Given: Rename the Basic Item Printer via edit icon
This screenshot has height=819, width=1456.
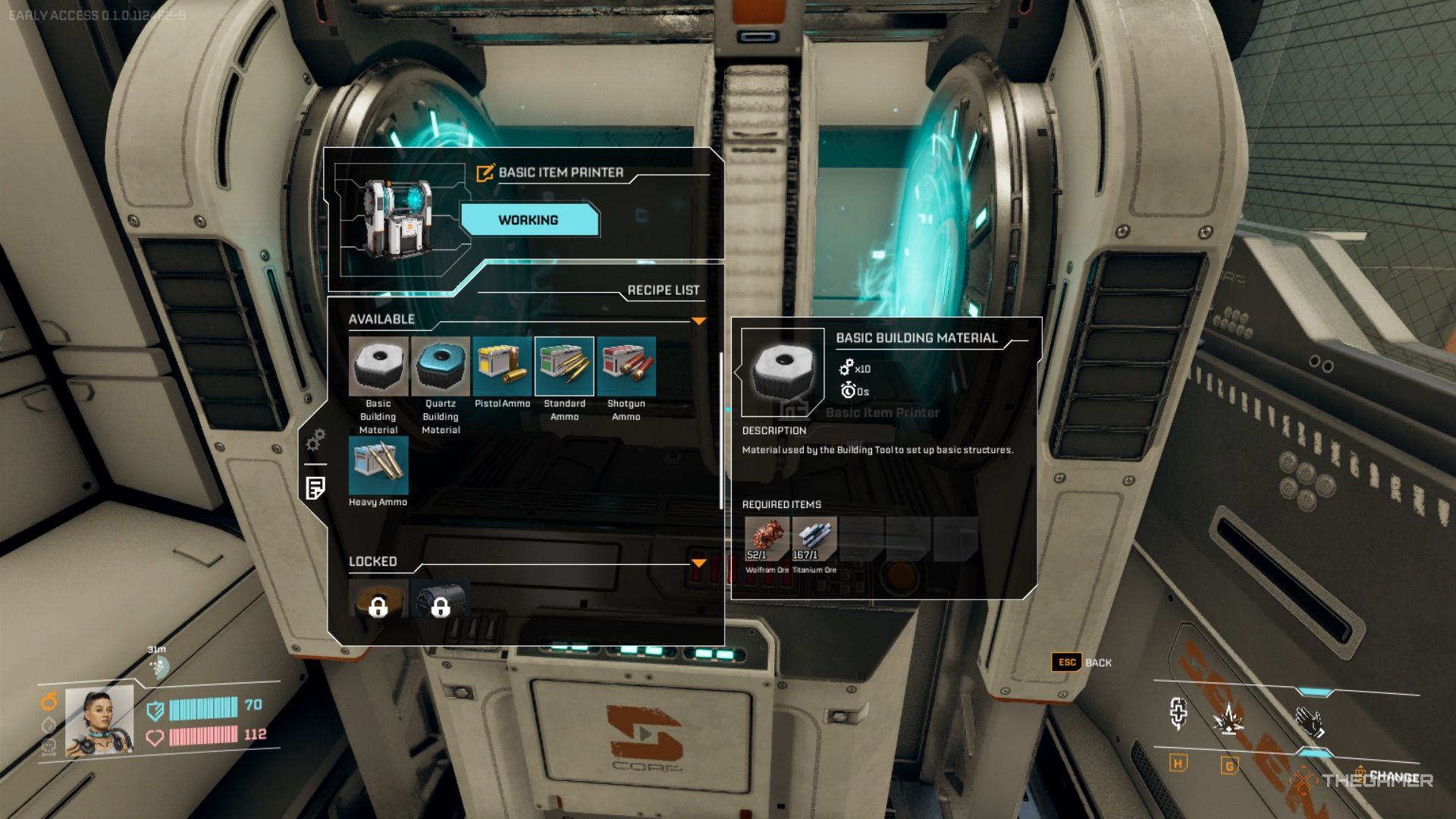Looking at the screenshot, I should click(x=485, y=173).
